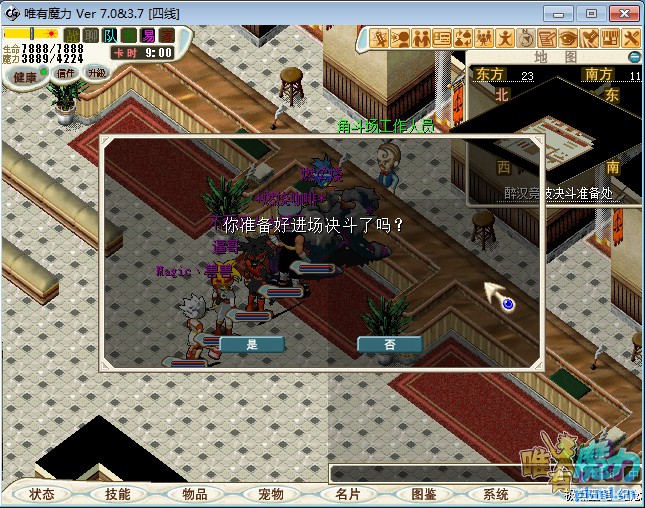Viewport: 645px width, 508px height.
Task: Toggle the 聊 chat switch
Action: (x=91, y=35)
